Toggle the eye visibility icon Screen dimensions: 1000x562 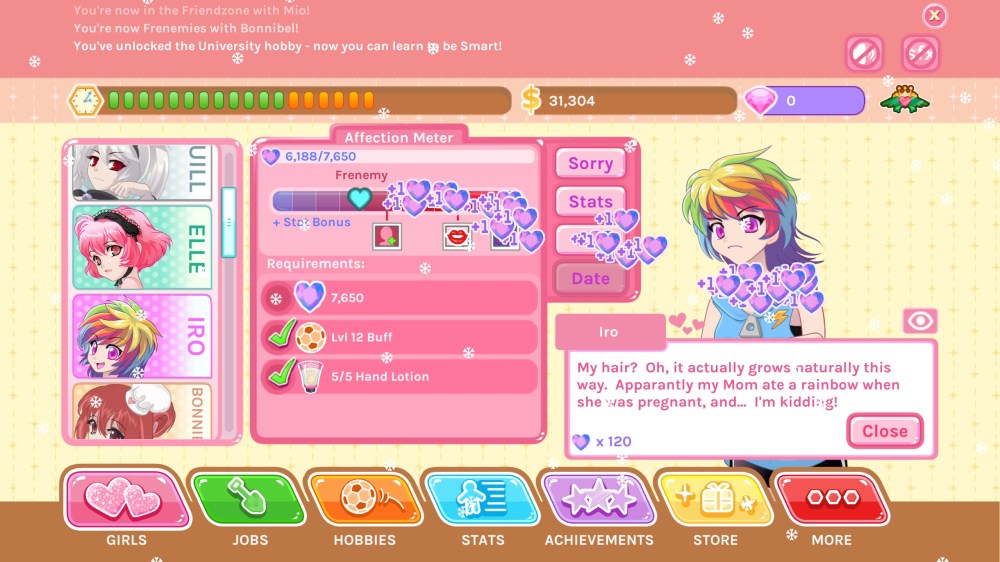point(919,320)
